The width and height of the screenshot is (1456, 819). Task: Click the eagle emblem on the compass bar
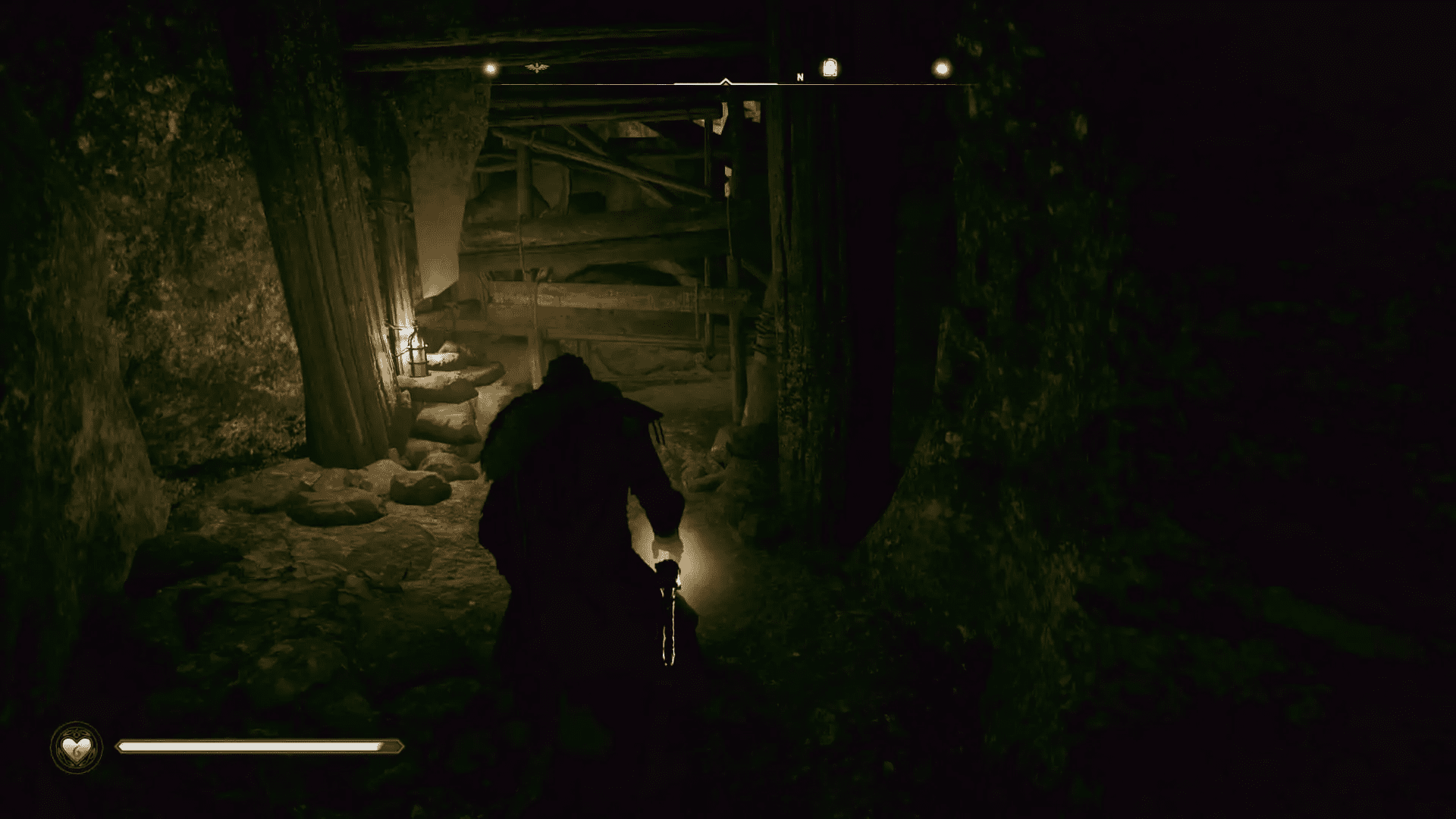(535, 67)
